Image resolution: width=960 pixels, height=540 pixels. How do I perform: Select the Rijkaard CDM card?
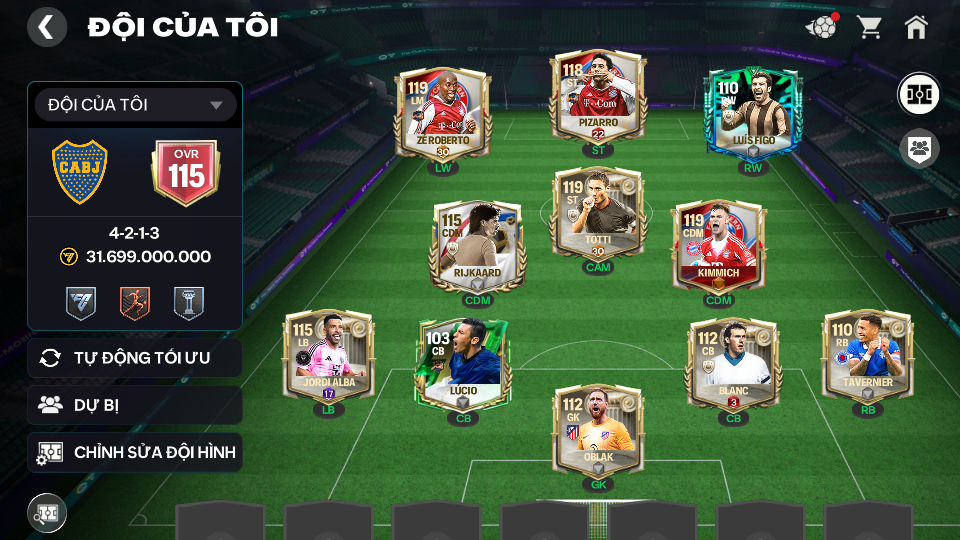(x=478, y=247)
